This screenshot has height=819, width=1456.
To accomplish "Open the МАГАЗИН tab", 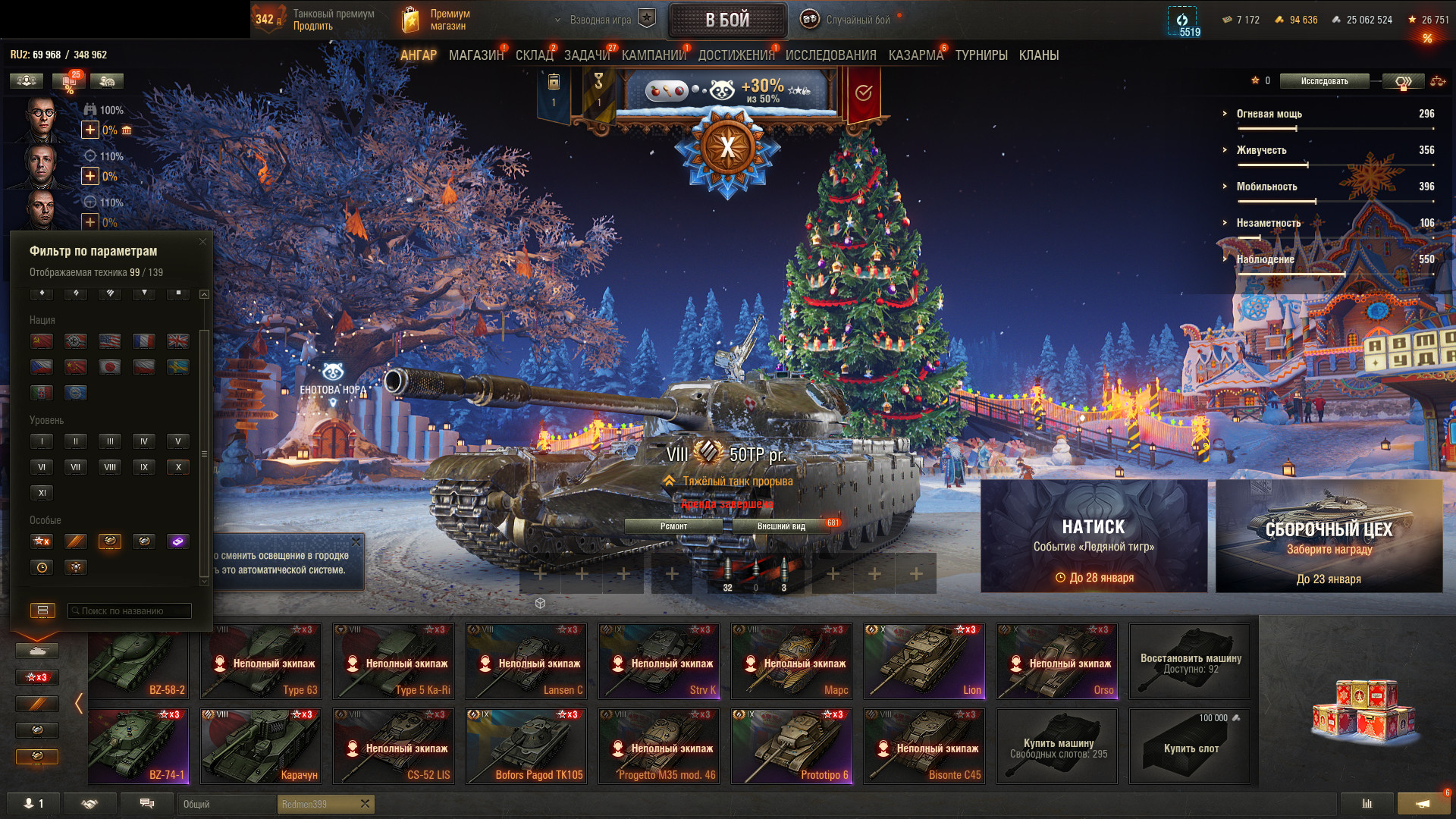I will (475, 55).
